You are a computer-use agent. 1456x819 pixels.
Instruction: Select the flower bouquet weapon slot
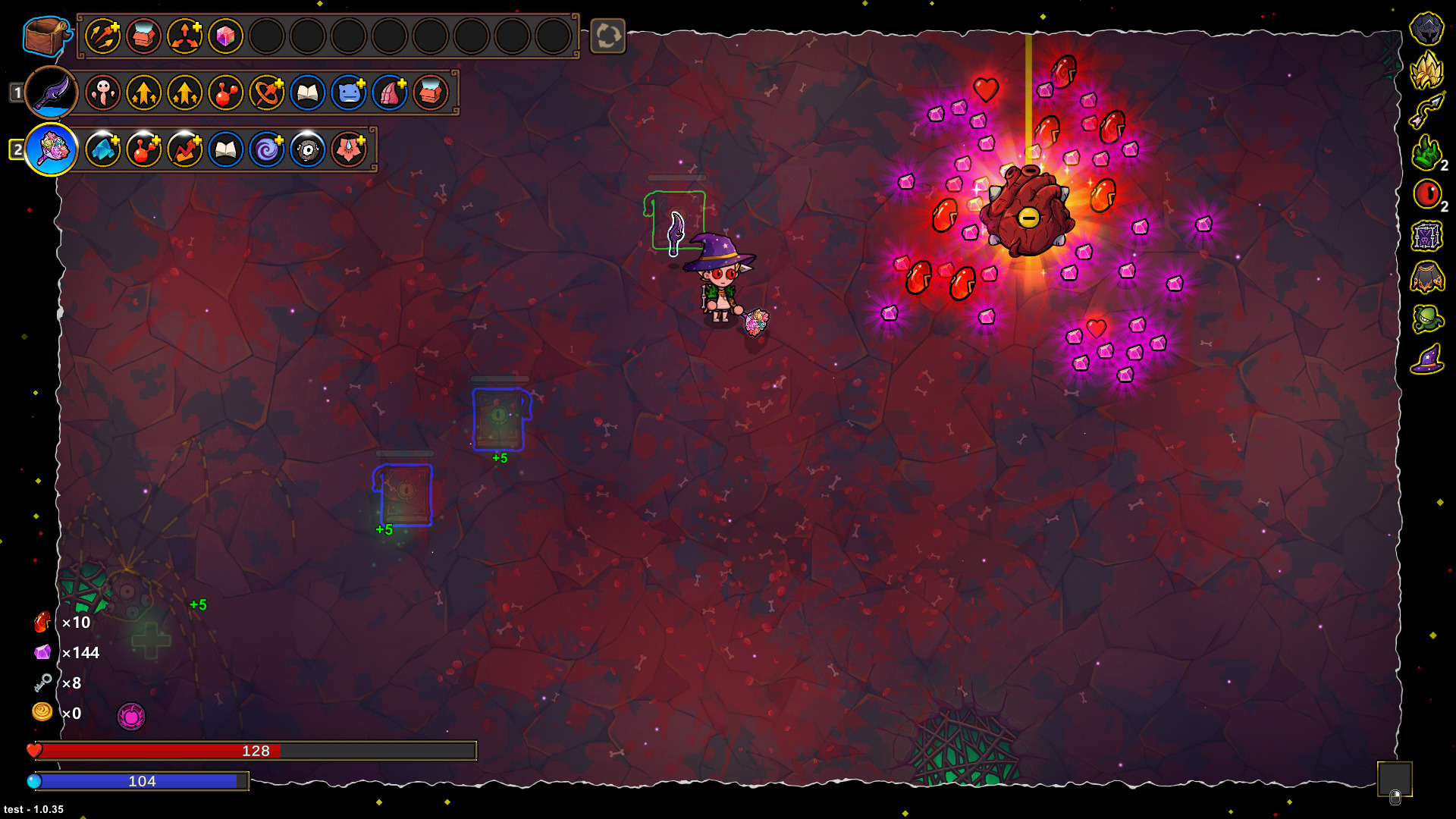(x=52, y=149)
